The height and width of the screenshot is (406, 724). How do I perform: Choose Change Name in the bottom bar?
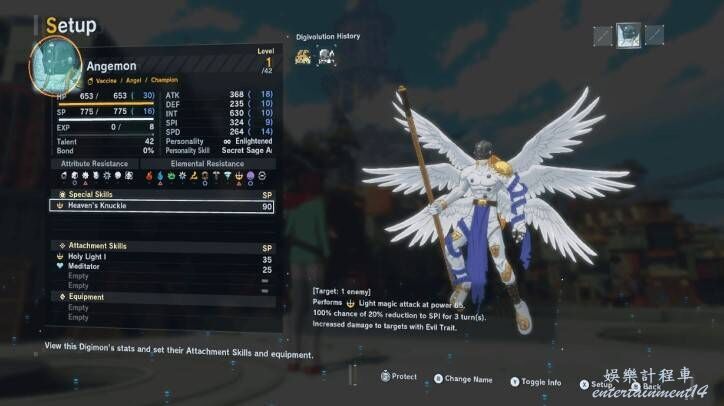[467, 379]
